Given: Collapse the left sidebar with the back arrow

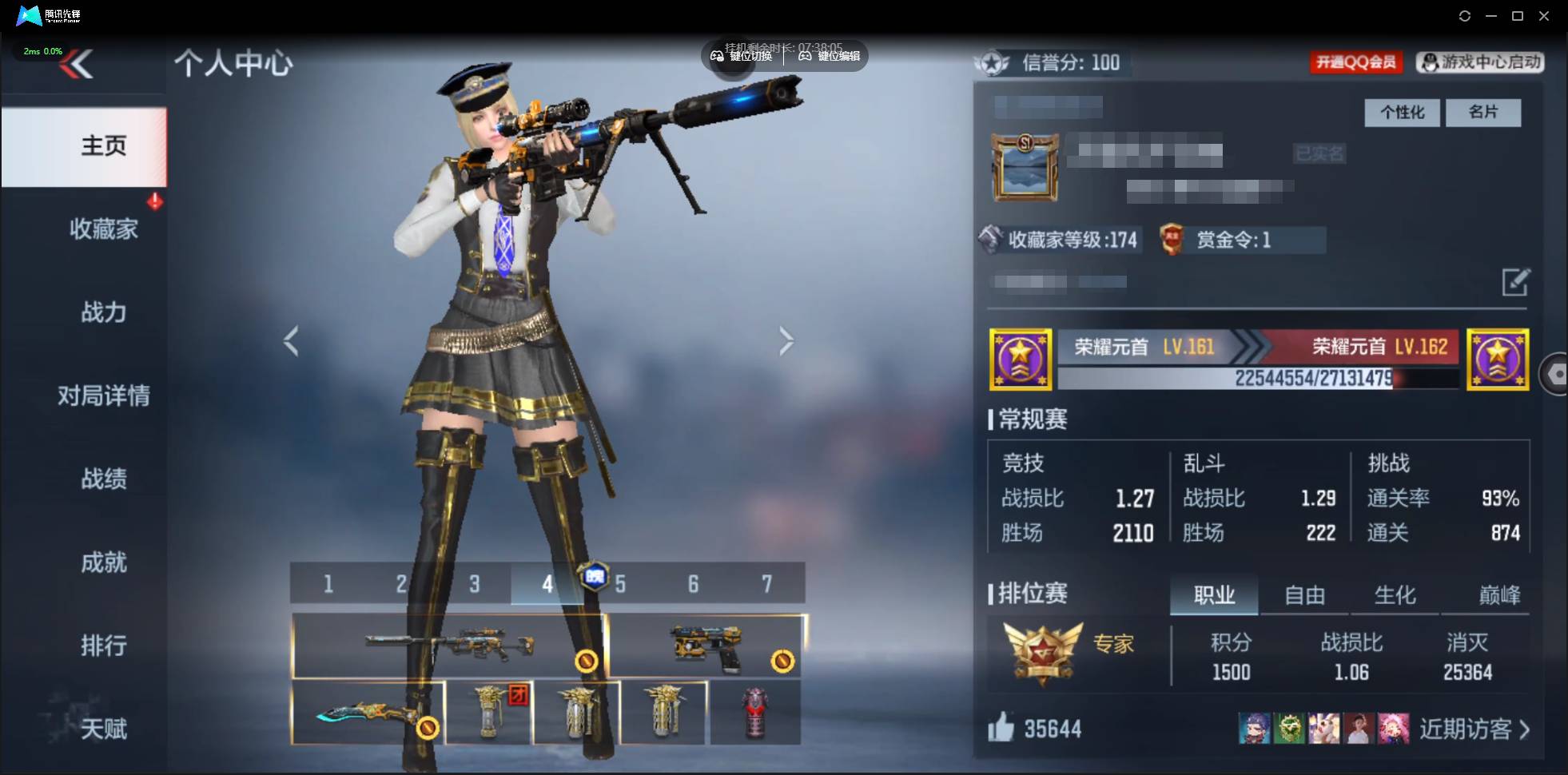Looking at the screenshot, I should tap(80, 64).
